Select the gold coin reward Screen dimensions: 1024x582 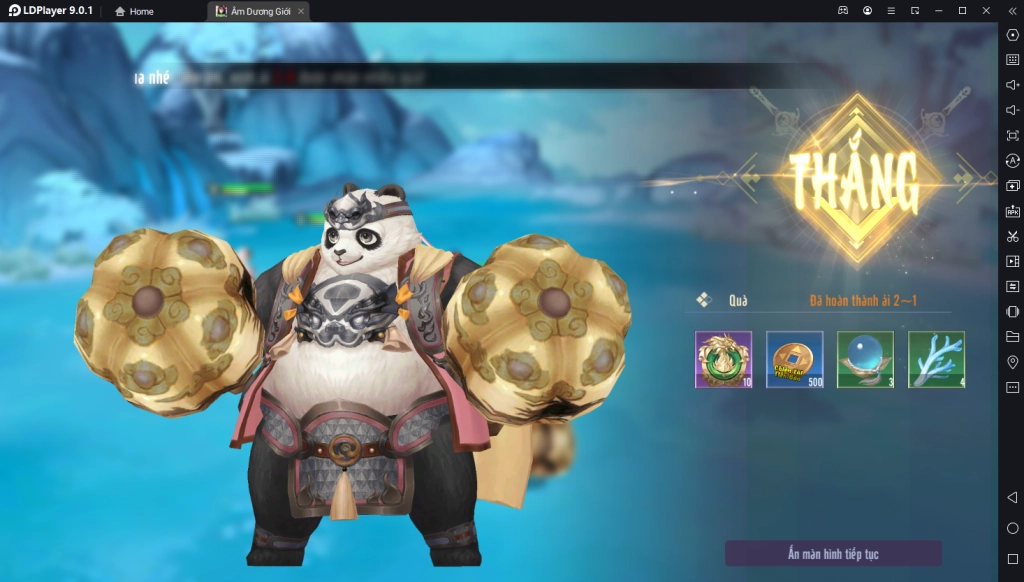coord(794,359)
